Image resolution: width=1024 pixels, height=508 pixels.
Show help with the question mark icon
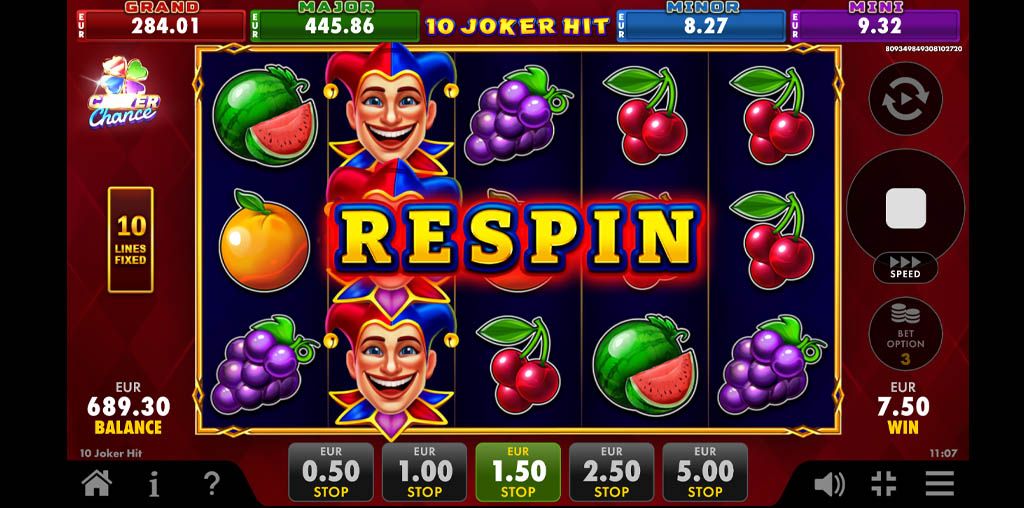coord(211,485)
